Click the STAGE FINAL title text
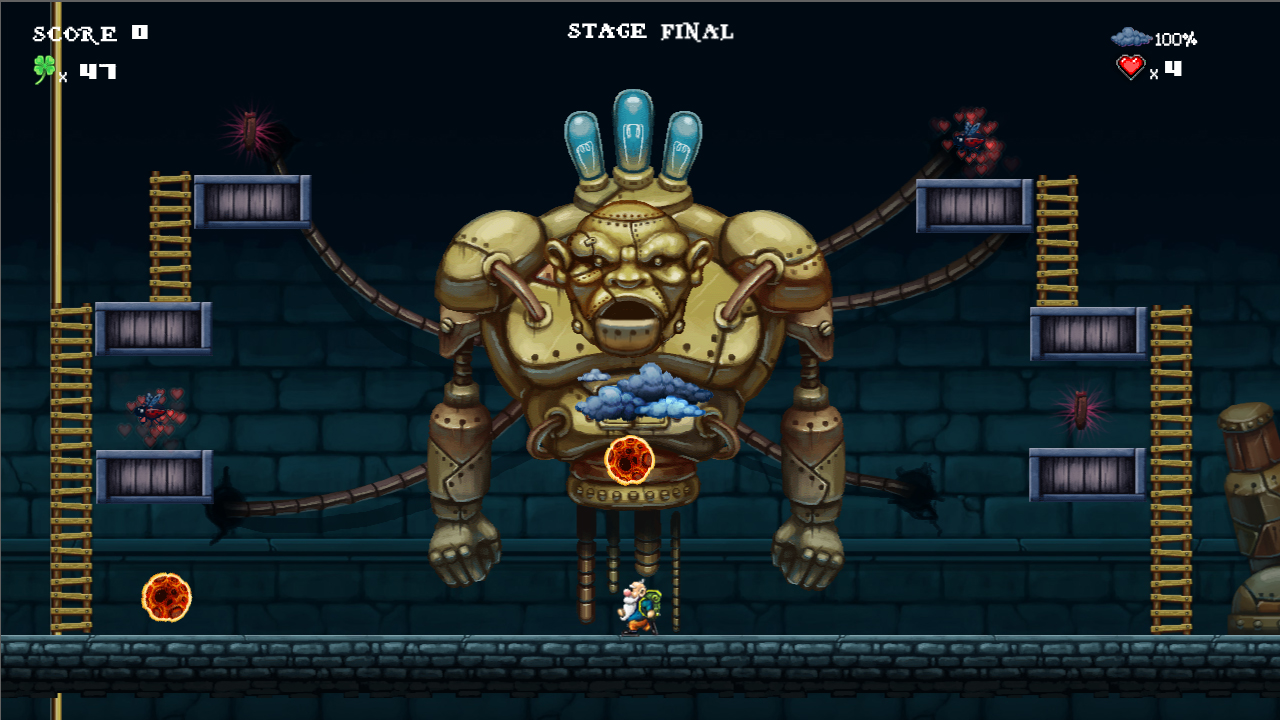The image size is (1280, 720). tap(649, 31)
